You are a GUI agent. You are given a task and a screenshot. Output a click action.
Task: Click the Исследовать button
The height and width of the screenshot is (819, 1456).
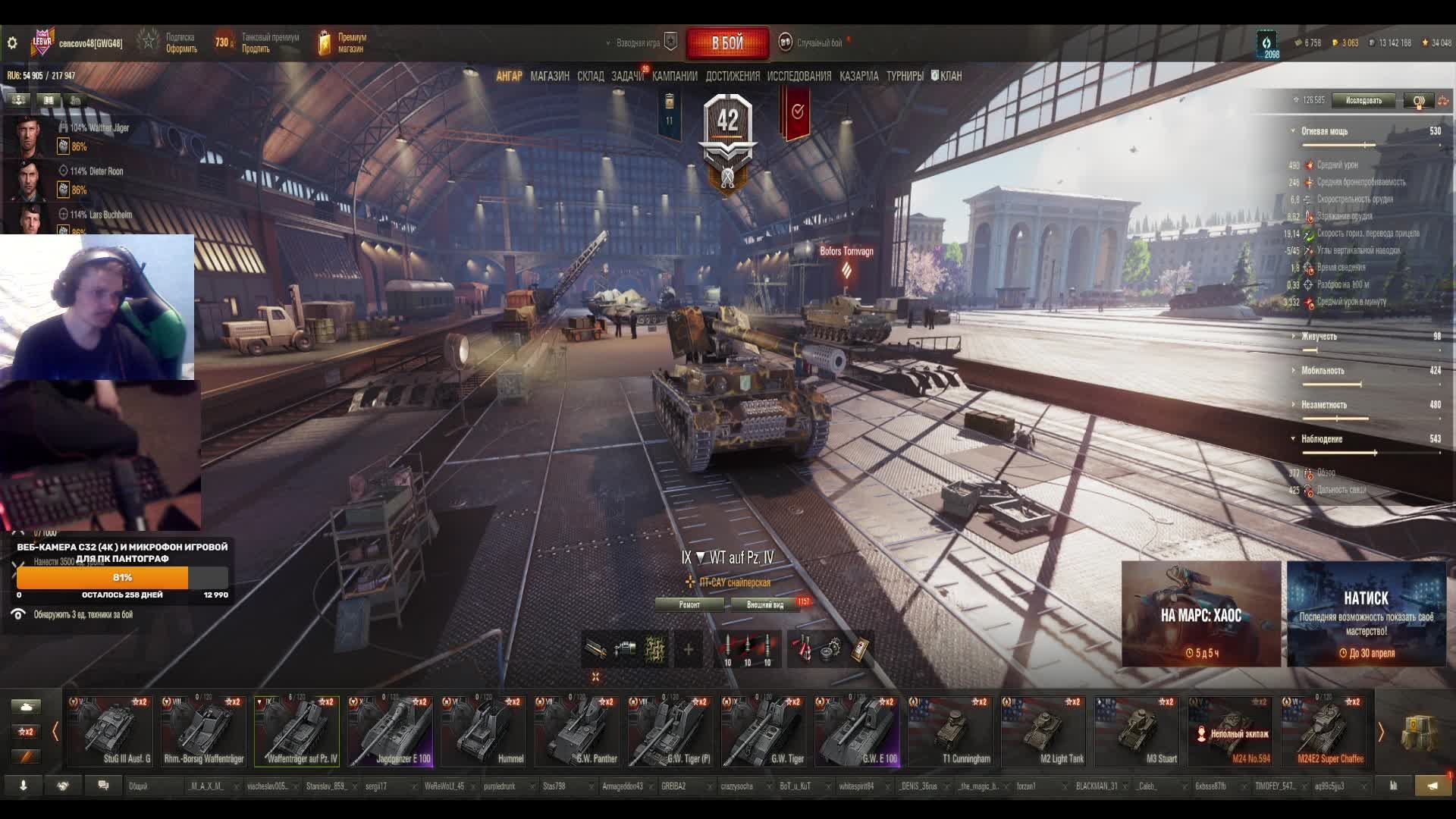pos(1363,100)
